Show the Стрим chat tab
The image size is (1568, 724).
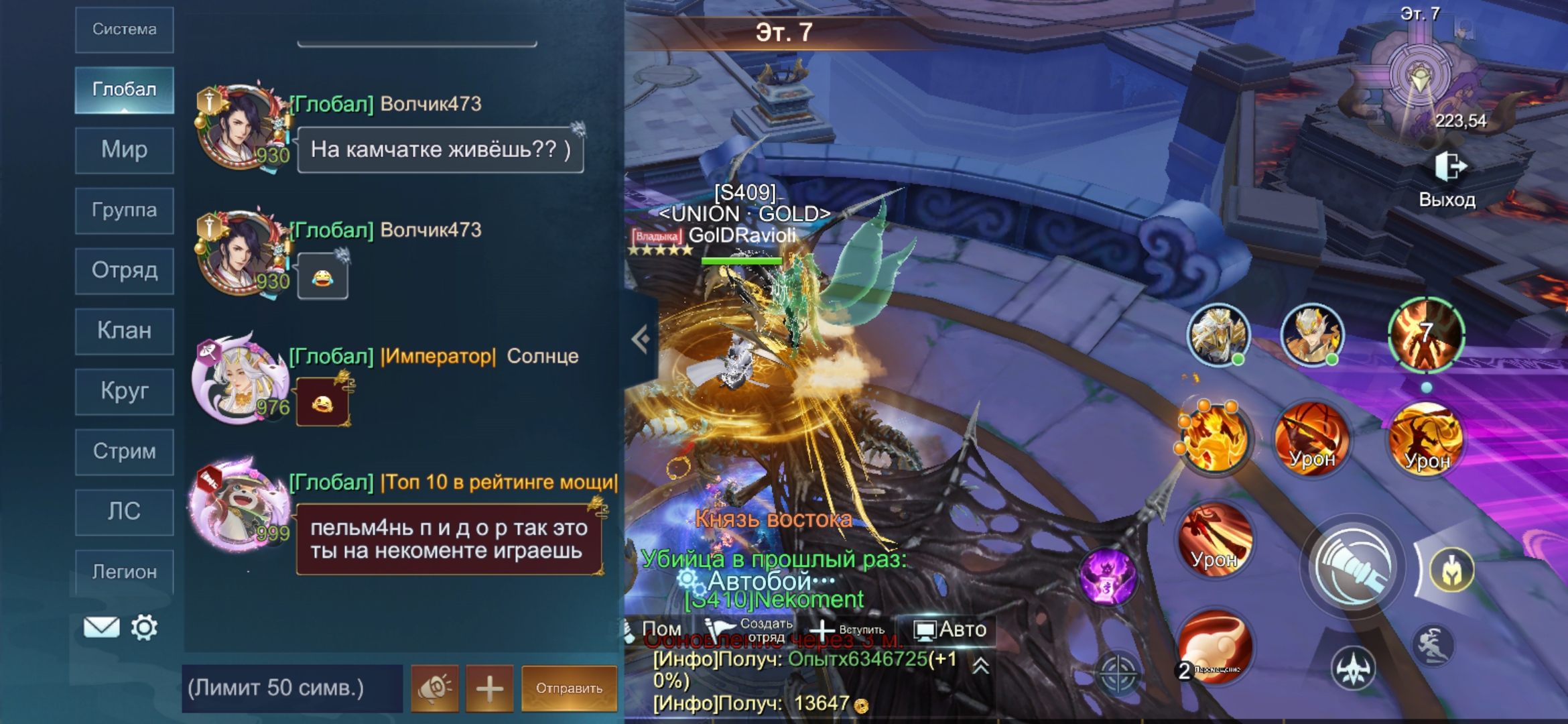pos(125,451)
